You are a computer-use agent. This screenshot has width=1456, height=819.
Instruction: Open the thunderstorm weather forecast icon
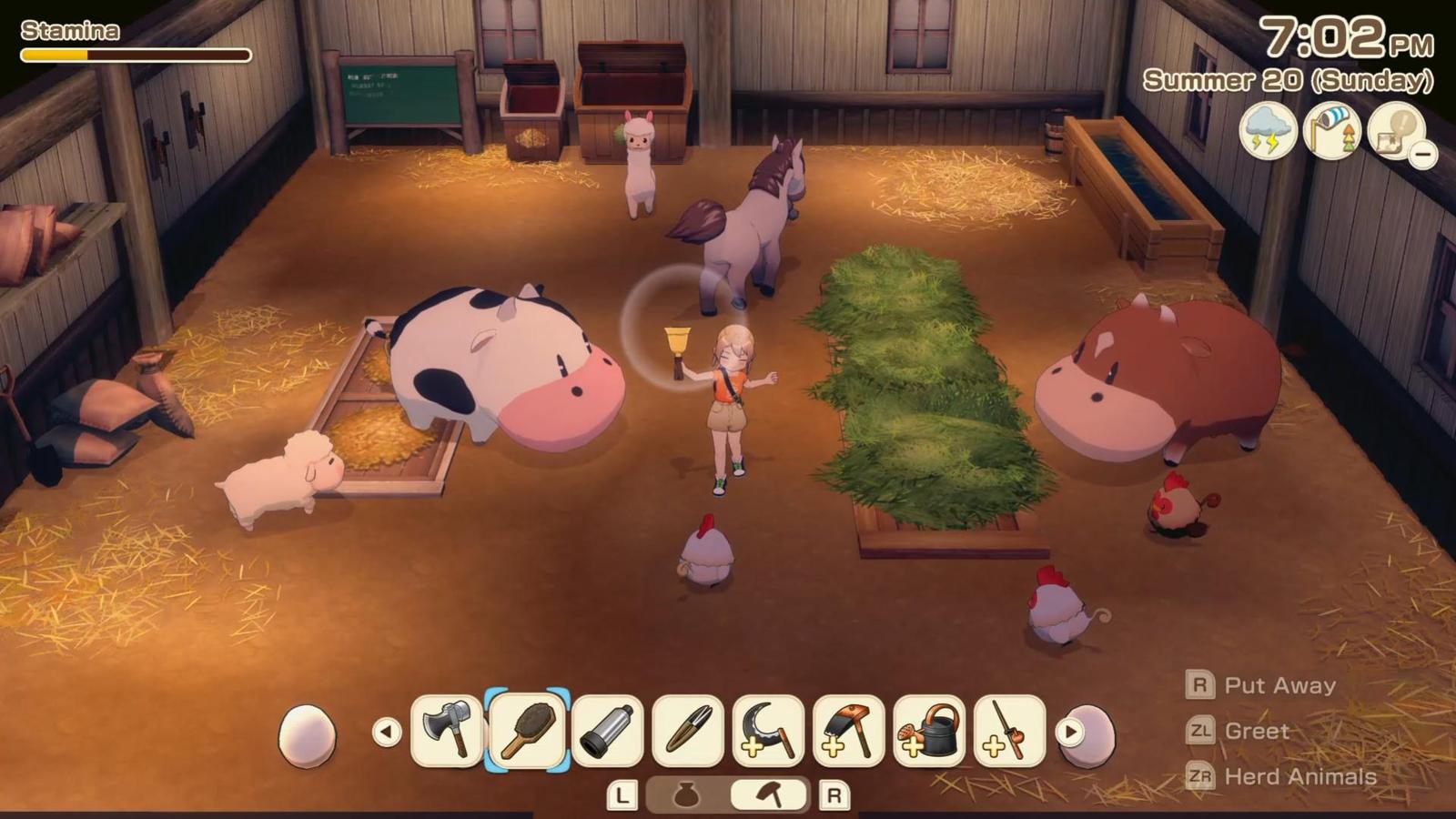coord(1268,133)
